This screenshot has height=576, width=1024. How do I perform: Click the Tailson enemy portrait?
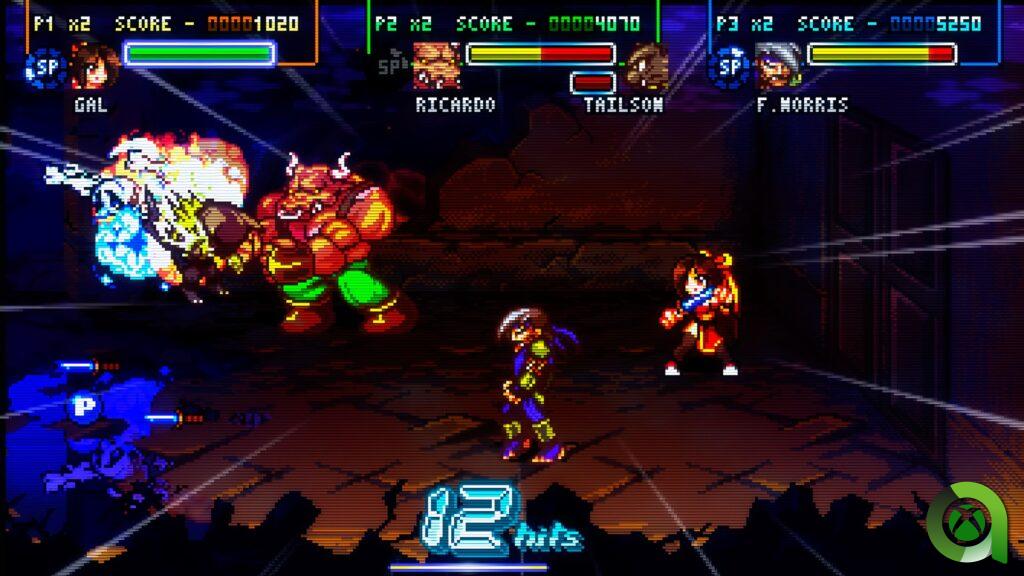(648, 66)
